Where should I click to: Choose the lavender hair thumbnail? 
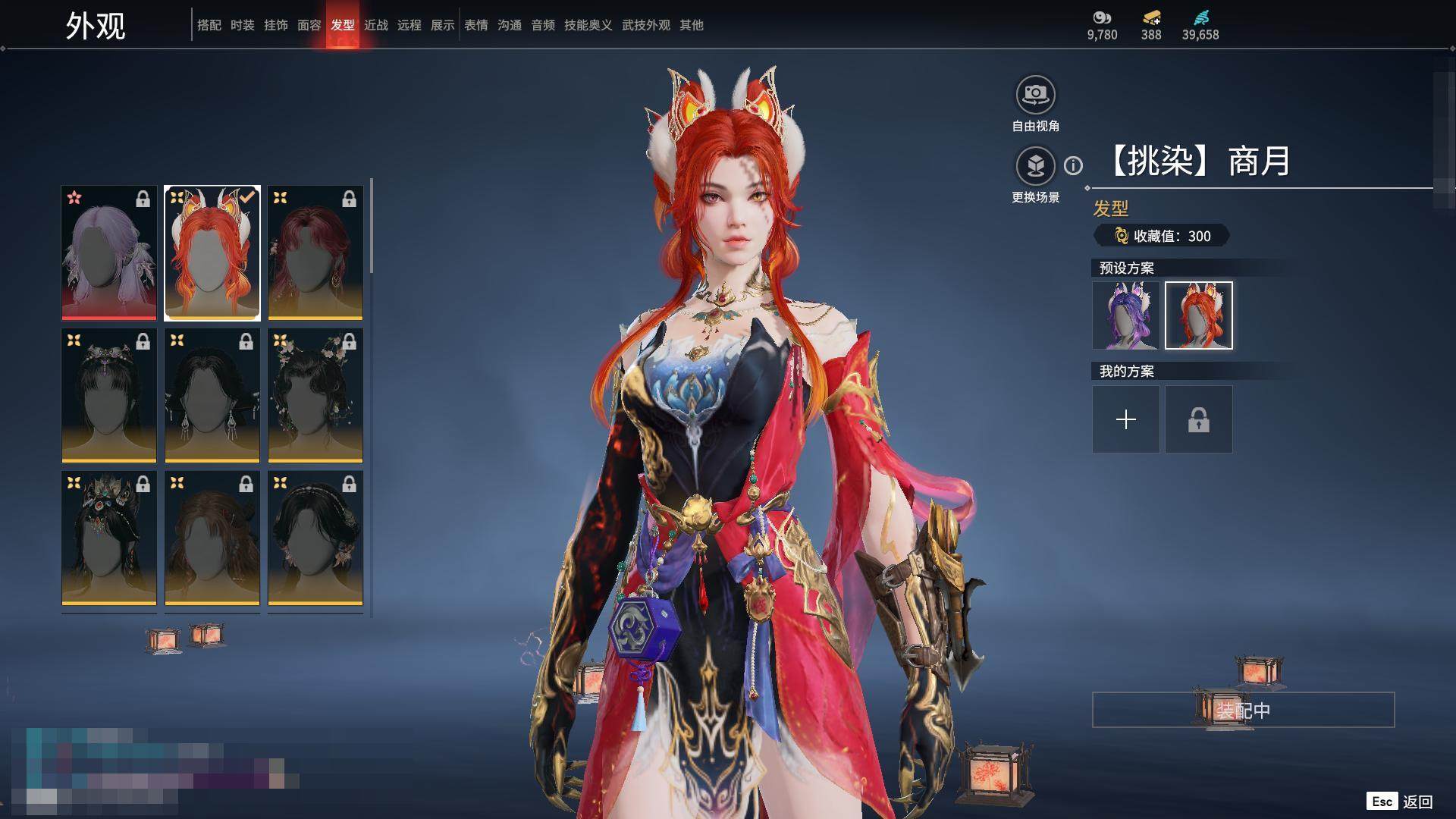point(109,253)
